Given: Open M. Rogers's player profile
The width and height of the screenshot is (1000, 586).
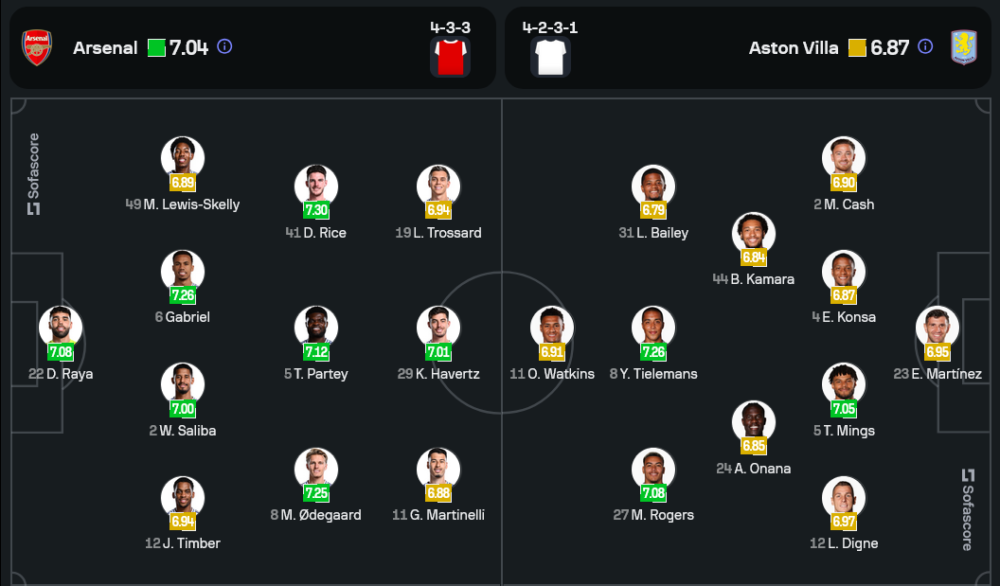Looking at the screenshot, I should (653, 469).
